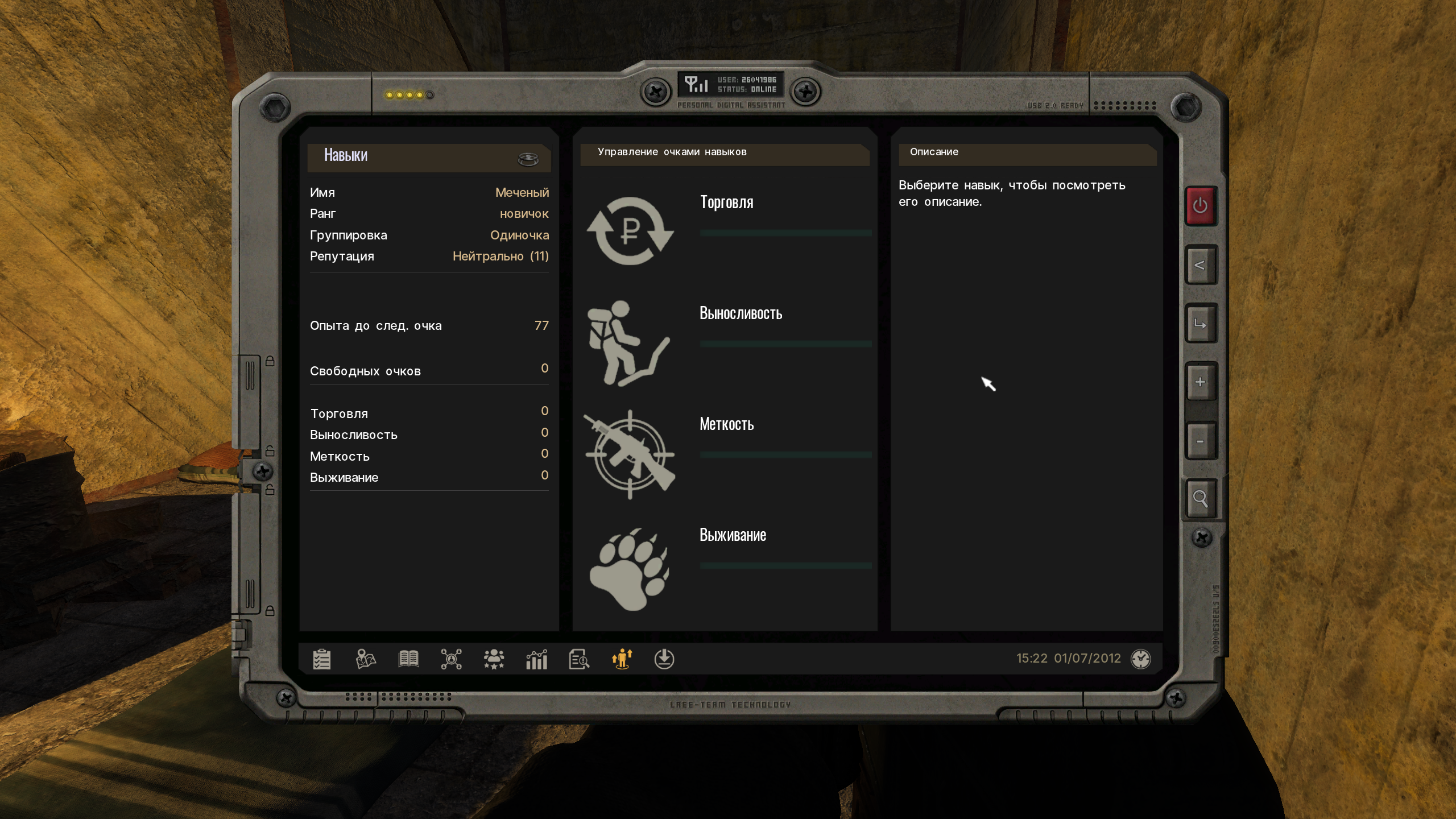This screenshot has height=819, width=1456.
Task: Switch to the bar chart statistics tab
Action: [536, 659]
